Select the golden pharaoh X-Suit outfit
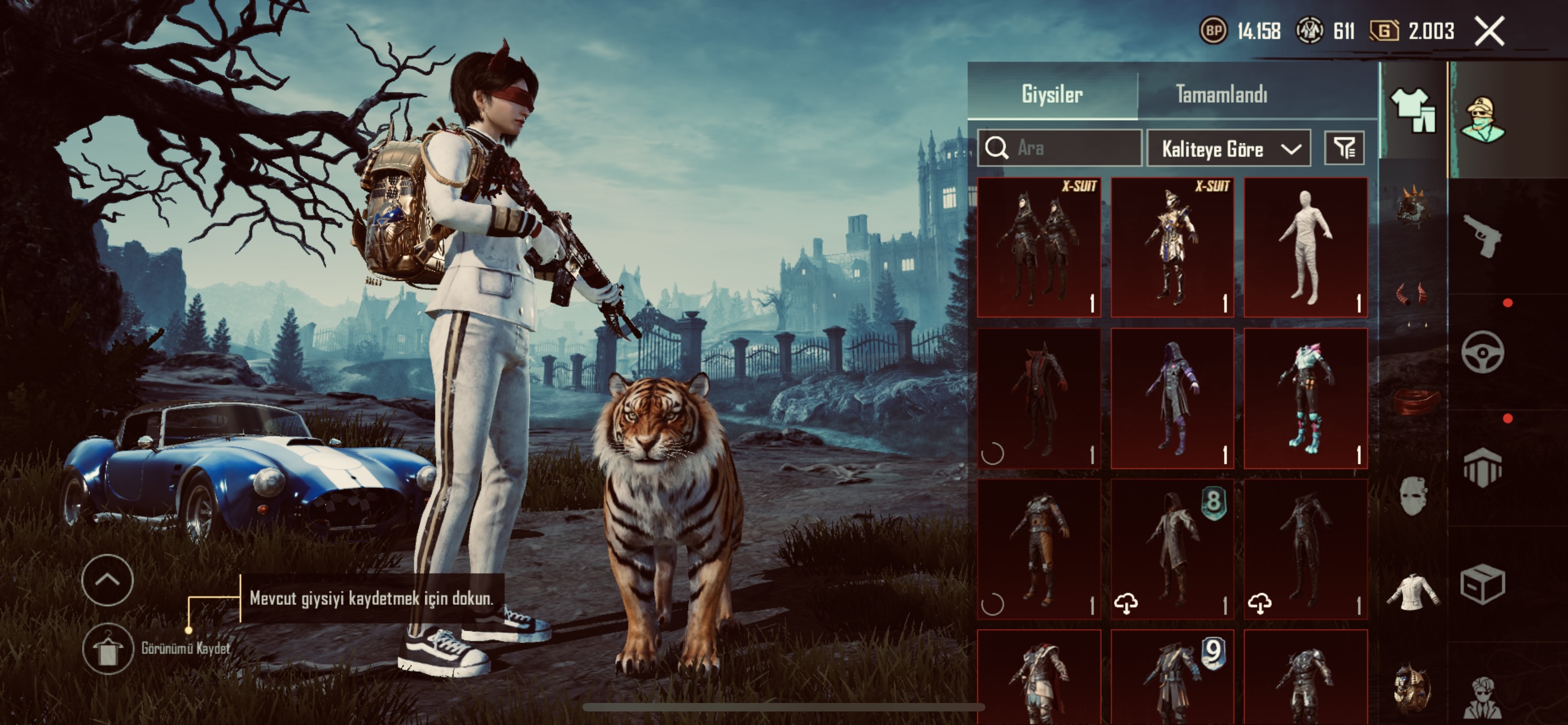The image size is (1568, 725). (x=1172, y=247)
